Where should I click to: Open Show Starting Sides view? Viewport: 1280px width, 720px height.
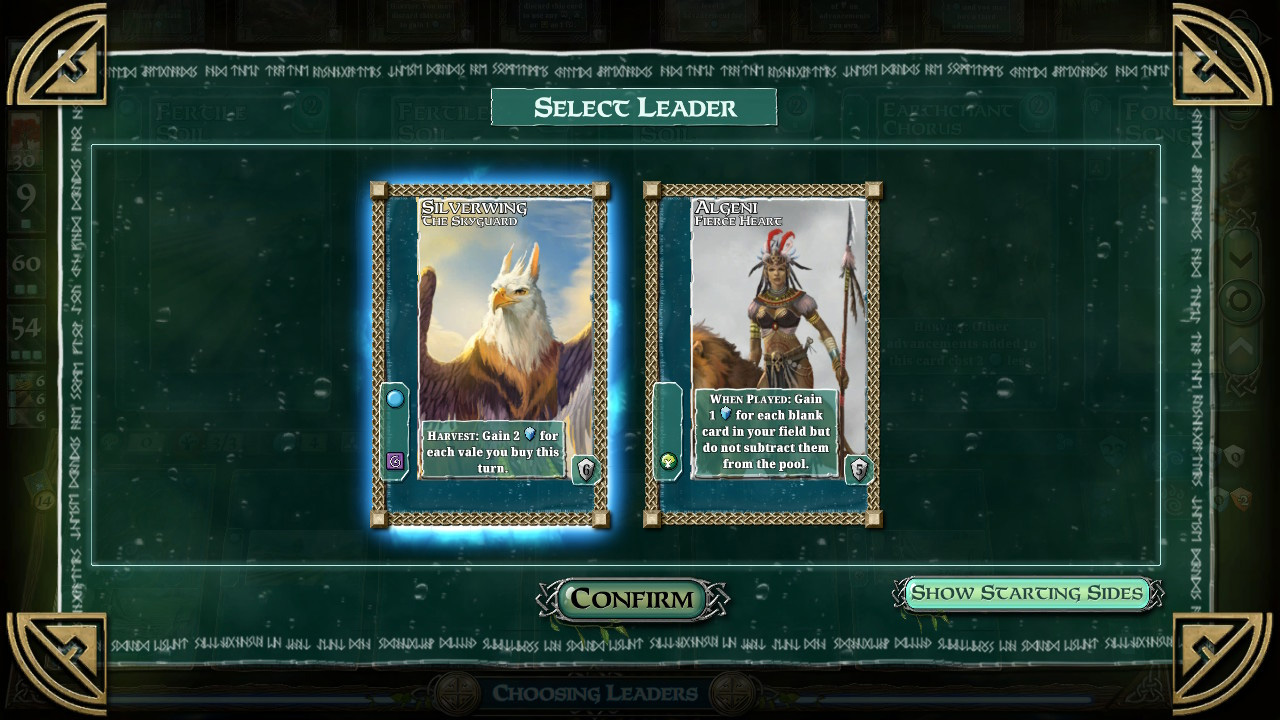click(x=1027, y=593)
